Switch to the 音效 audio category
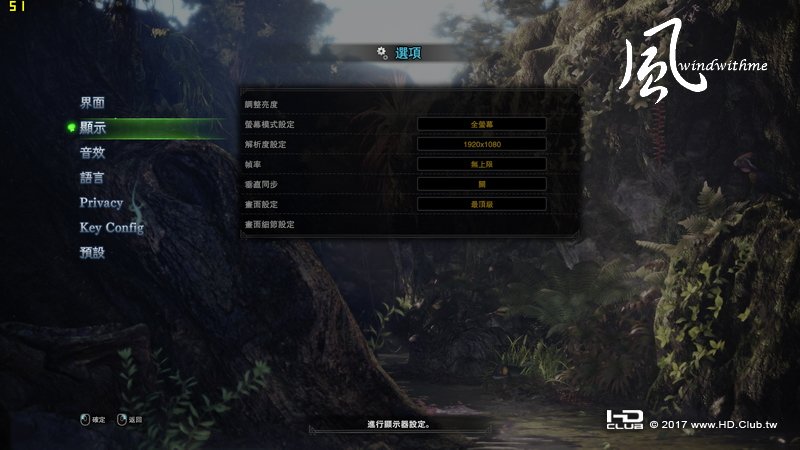 click(92, 153)
